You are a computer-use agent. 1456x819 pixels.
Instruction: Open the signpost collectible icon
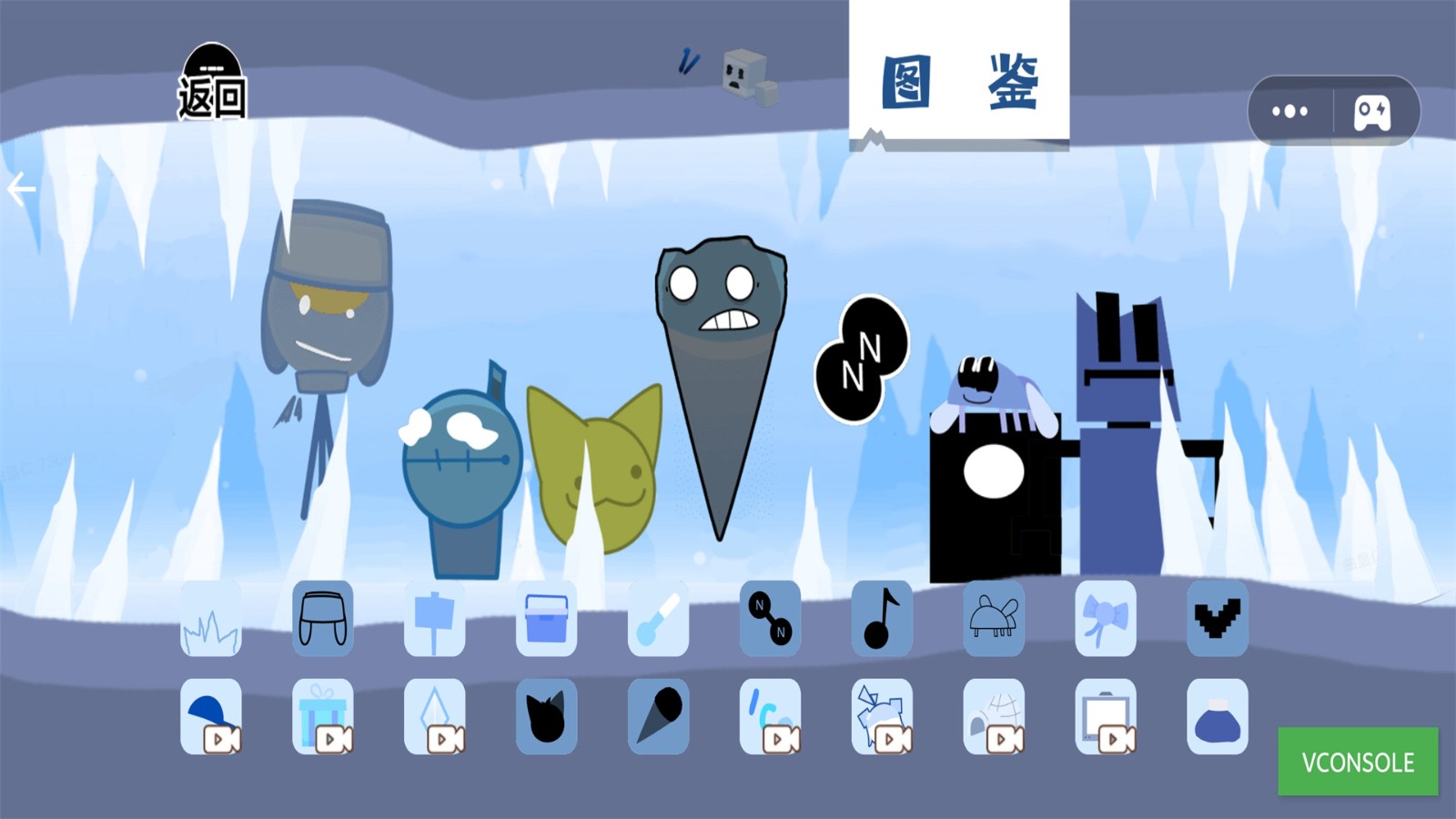pyautogui.click(x=434, y=619)
